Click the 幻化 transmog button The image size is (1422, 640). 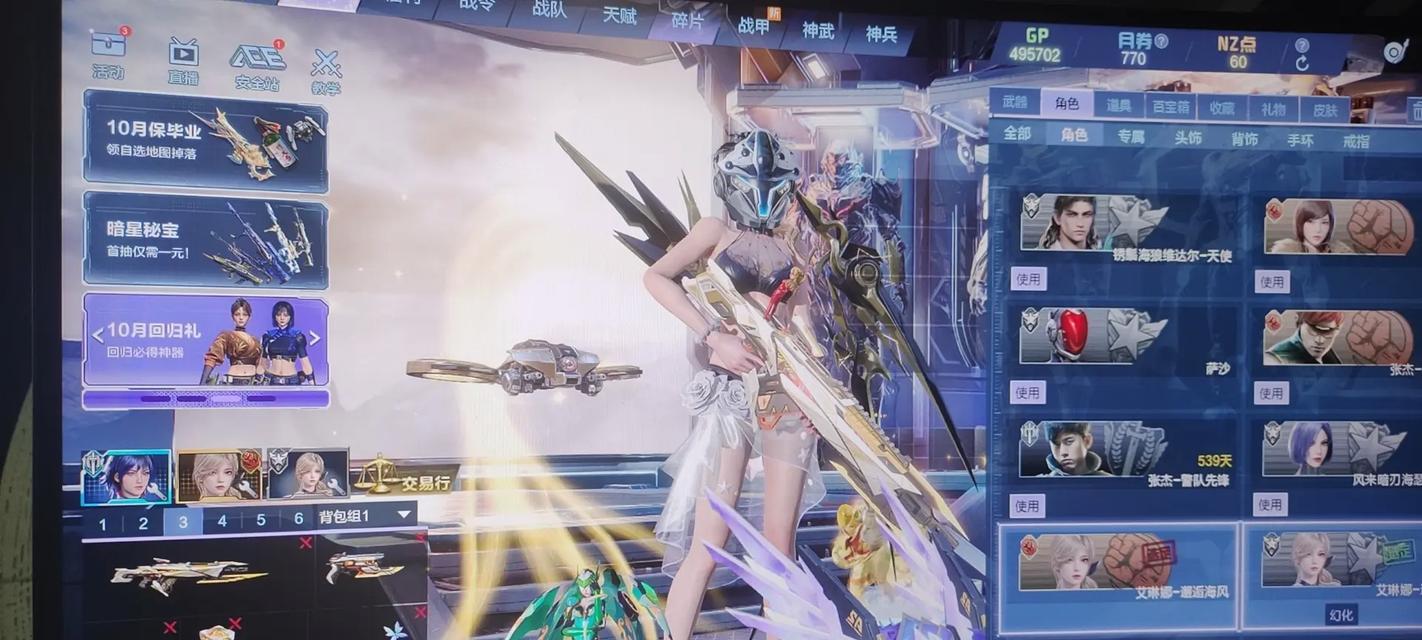pyautogui.click(x=1340, y=614)
